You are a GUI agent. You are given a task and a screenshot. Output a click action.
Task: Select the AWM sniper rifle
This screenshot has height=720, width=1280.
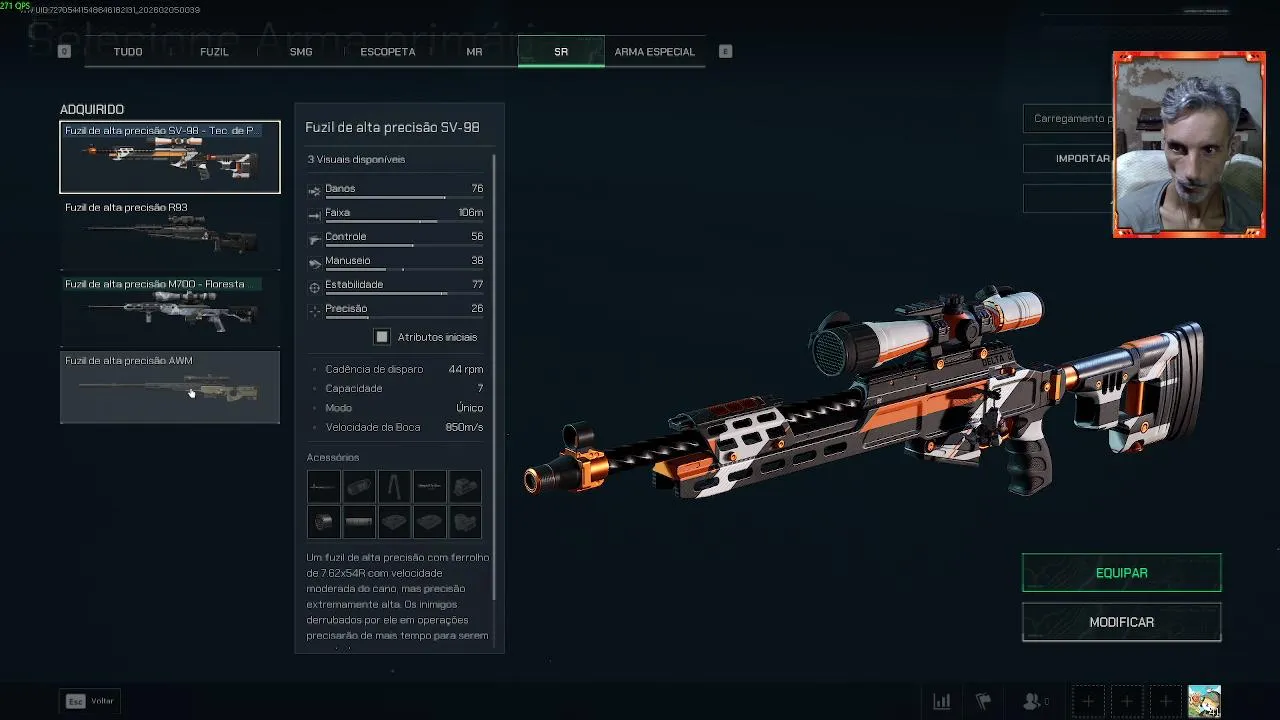click(170, 387)
